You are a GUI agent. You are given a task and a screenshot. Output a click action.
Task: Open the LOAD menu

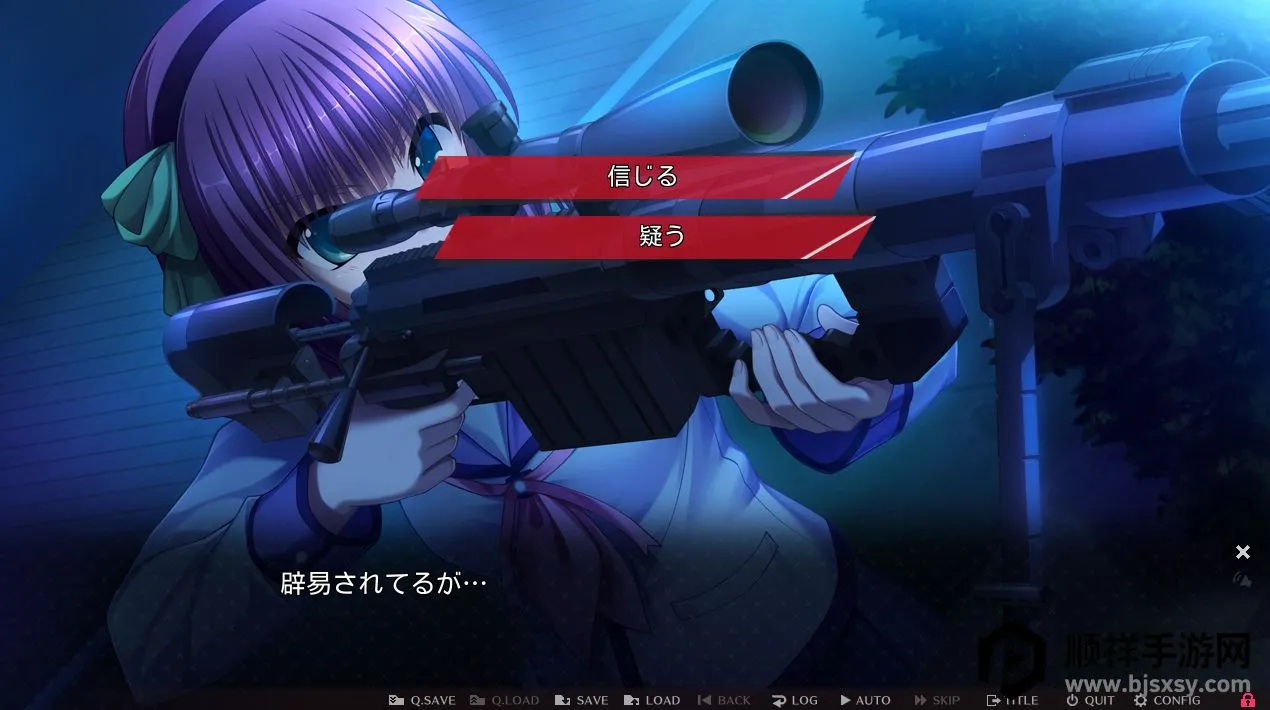point(652,700)
